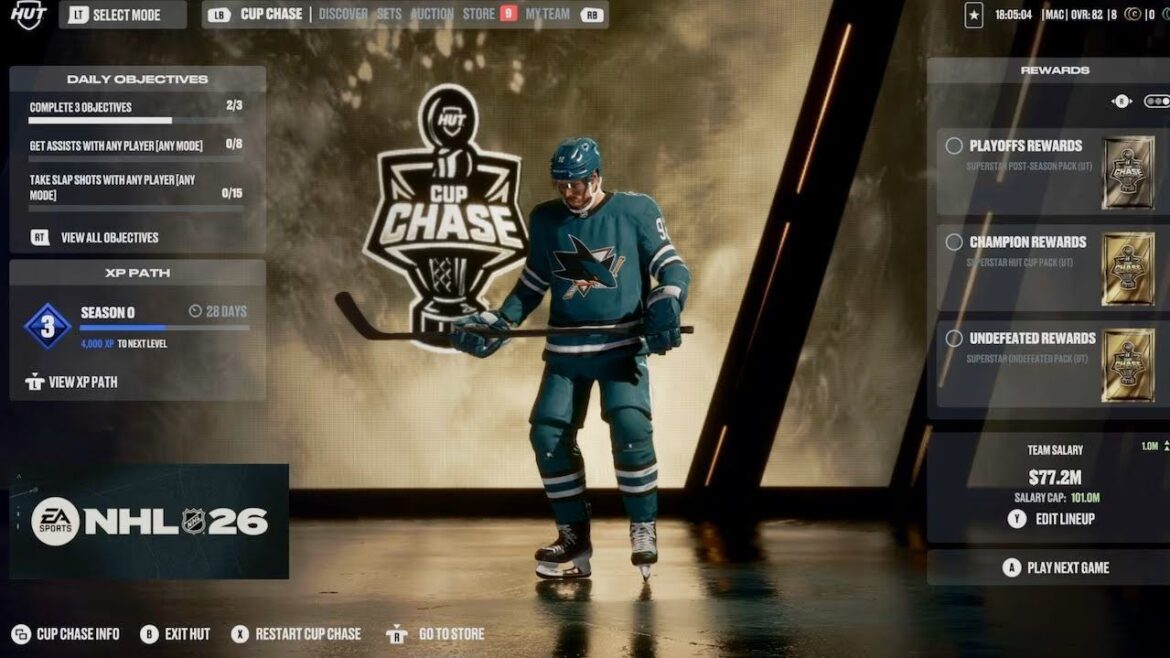
Task: Choose Exit HUT
Action: [187, 634]
